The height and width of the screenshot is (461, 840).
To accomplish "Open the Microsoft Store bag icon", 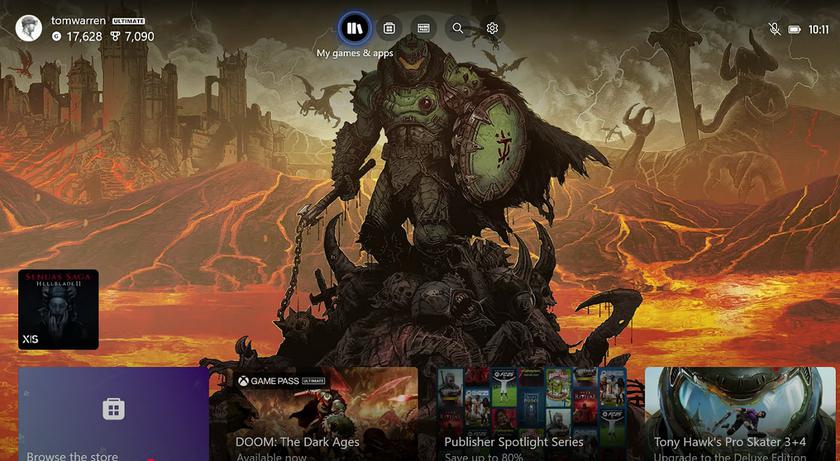I will coord(389,28).
